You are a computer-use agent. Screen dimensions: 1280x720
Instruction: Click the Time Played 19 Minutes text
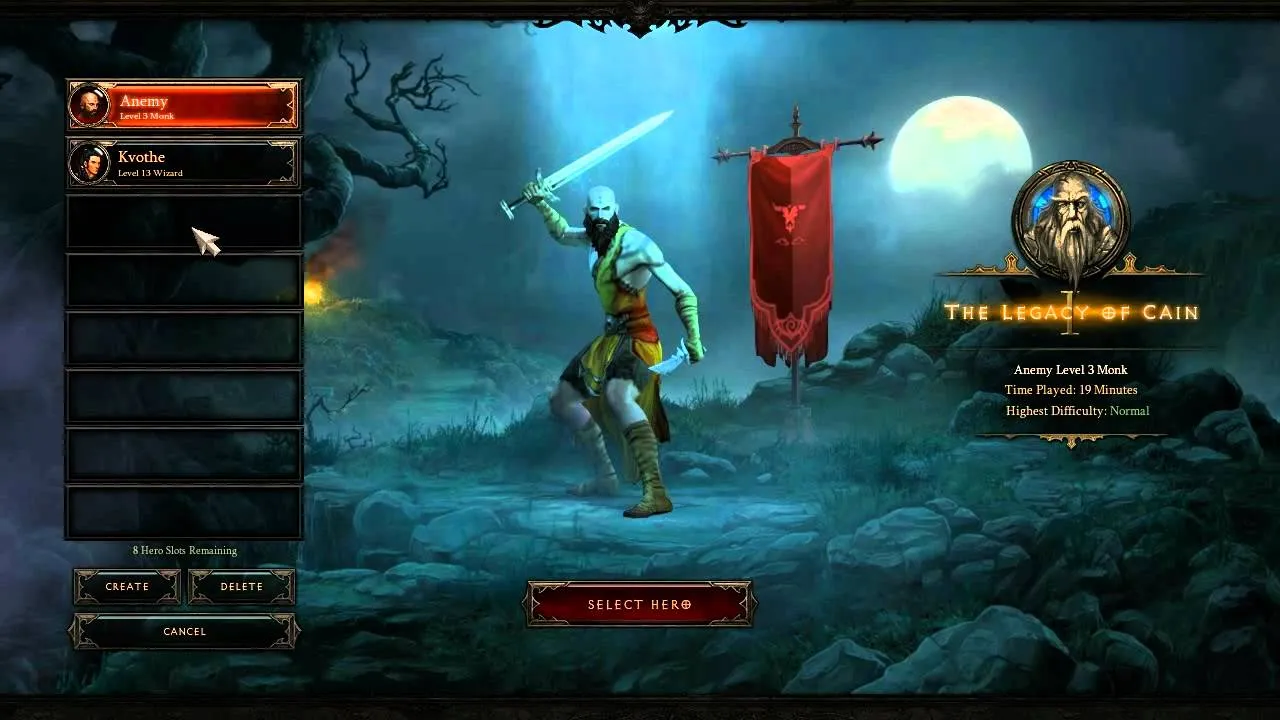tap(1073, 390)
